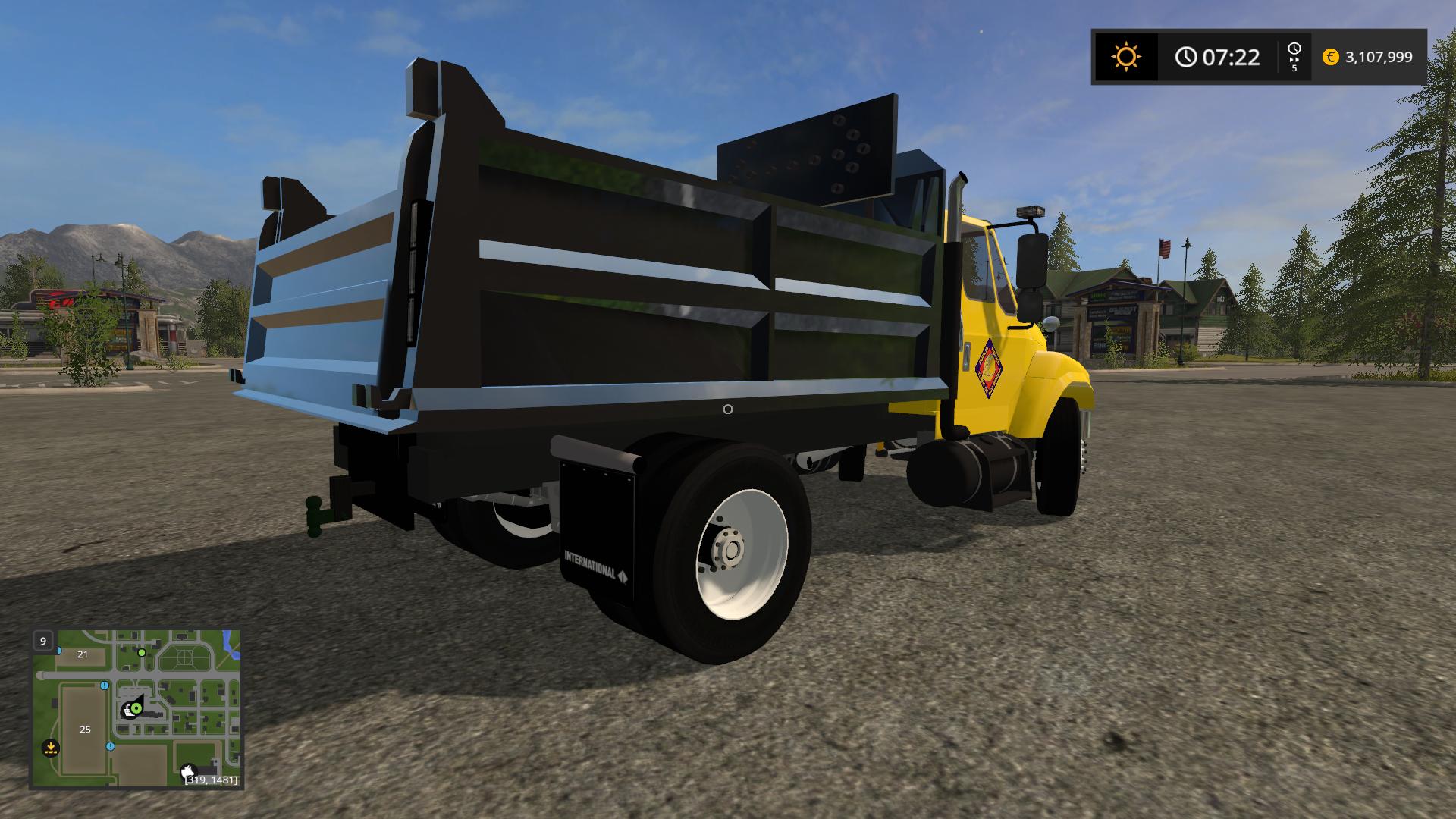The width and height of the screenshot is (1456, 819).
Task: Select field 25 on the minimap
Action: click(x=85, y=730)
